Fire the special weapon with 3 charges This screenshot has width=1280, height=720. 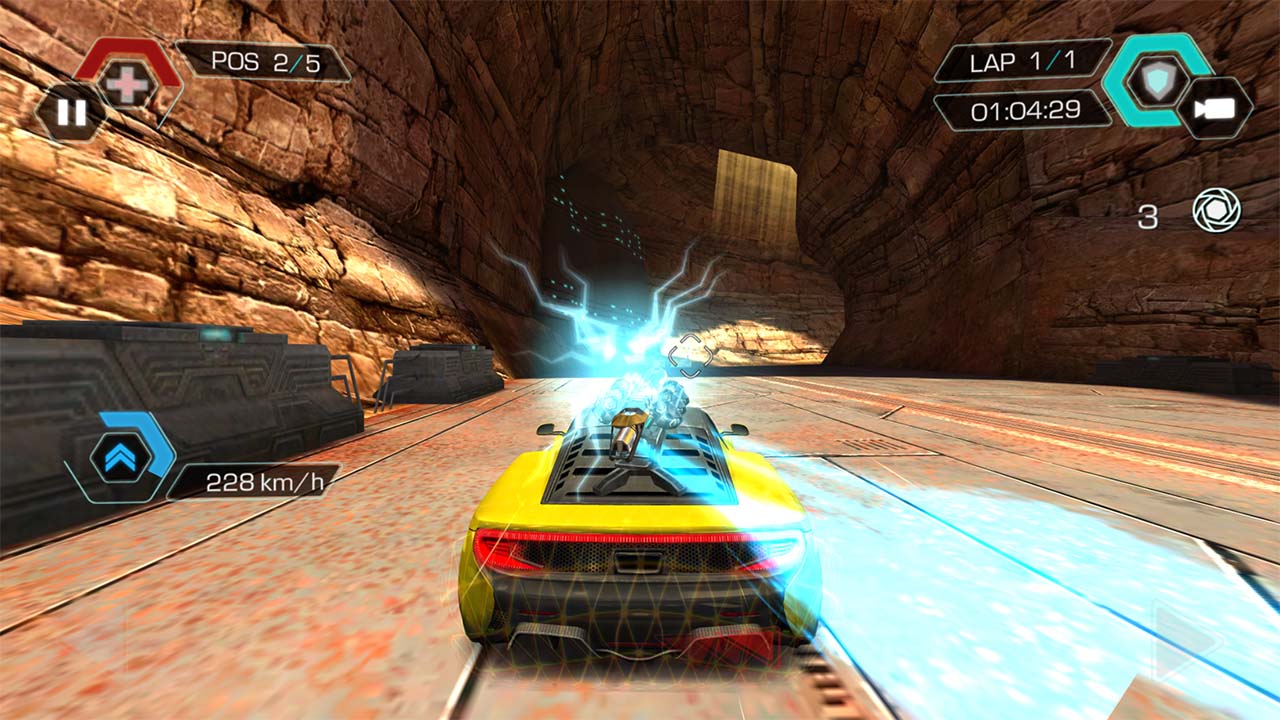[1216, 211]
